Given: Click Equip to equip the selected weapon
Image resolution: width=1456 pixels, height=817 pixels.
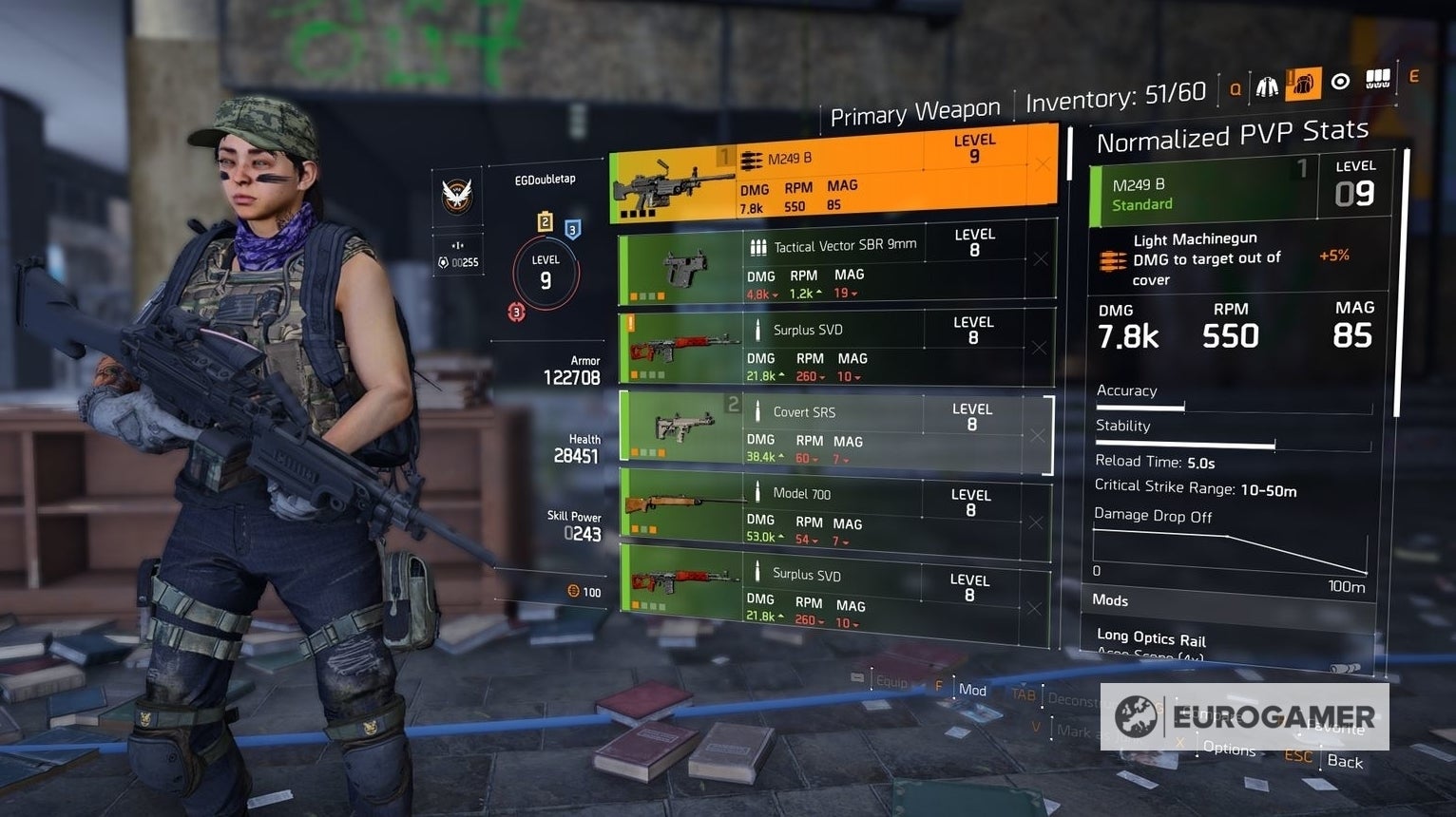Looking at the screenshot, I should tap(892, 681).
